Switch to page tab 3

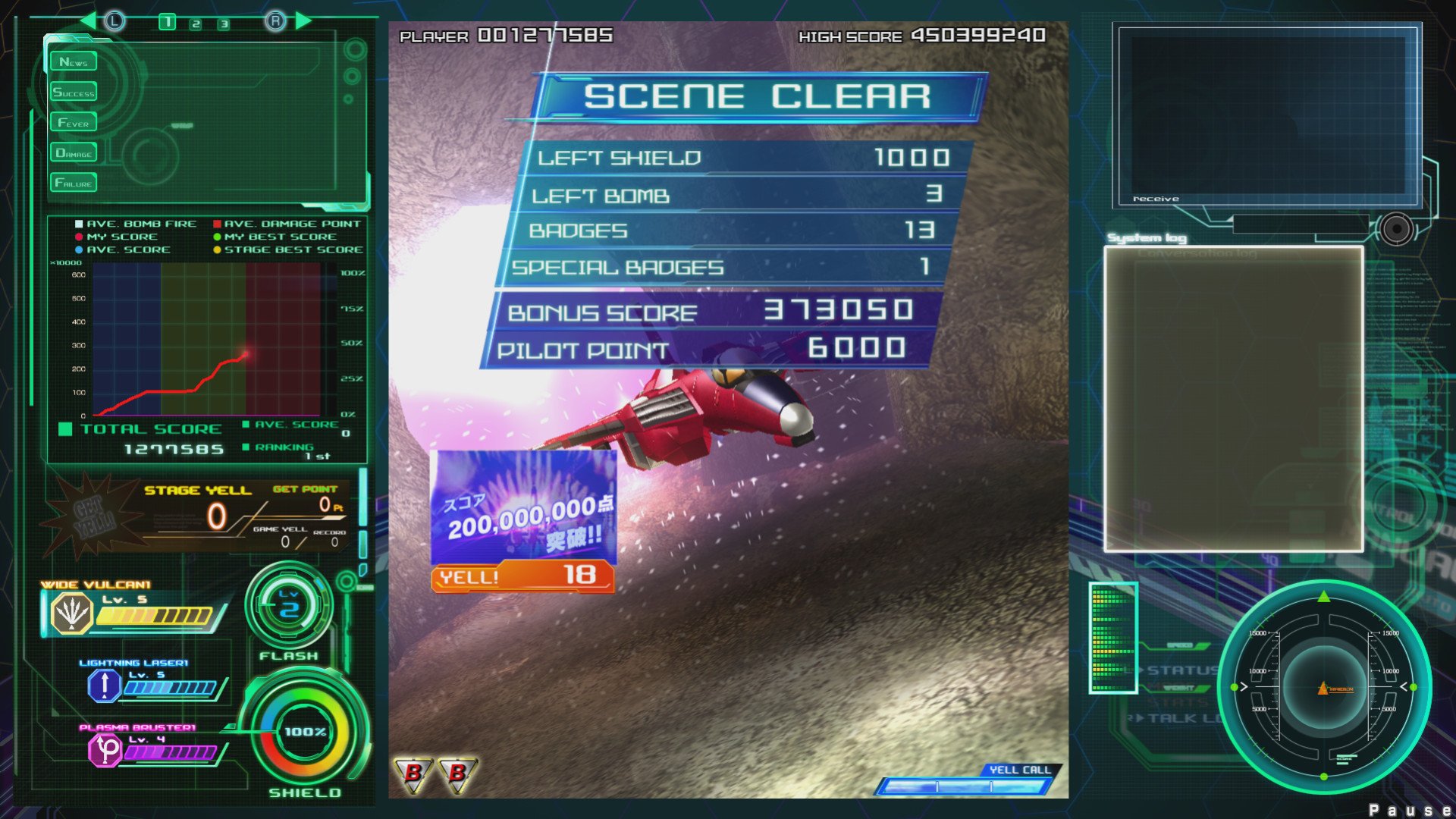pos(224,24)
